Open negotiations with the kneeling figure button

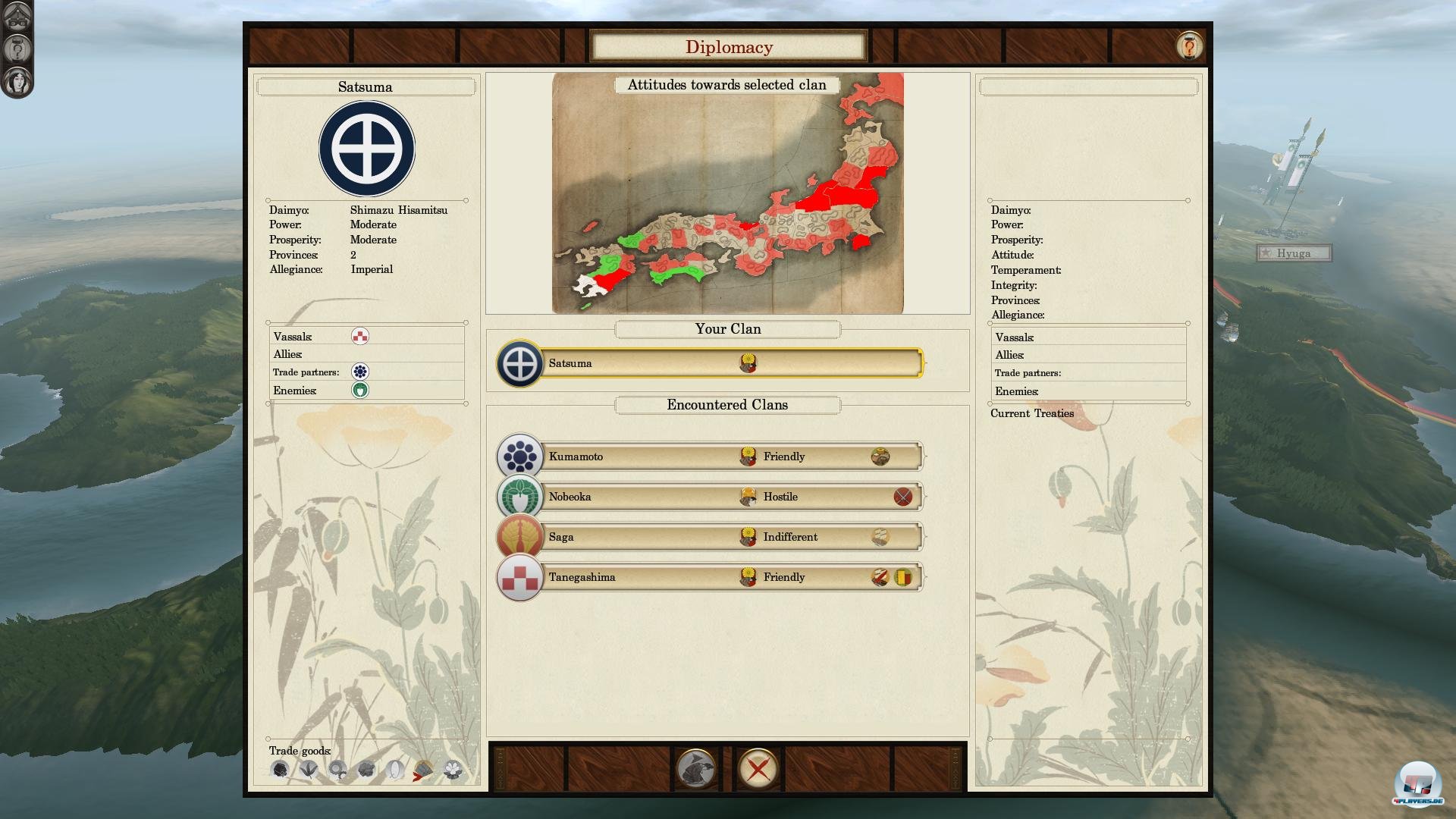click(x=695, y=769)
